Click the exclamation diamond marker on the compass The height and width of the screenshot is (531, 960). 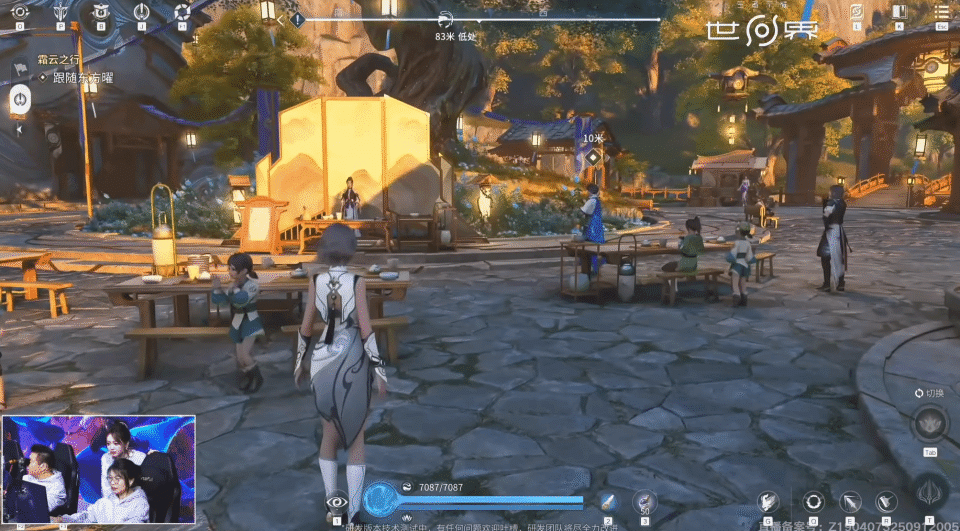[x=297, y=19]
